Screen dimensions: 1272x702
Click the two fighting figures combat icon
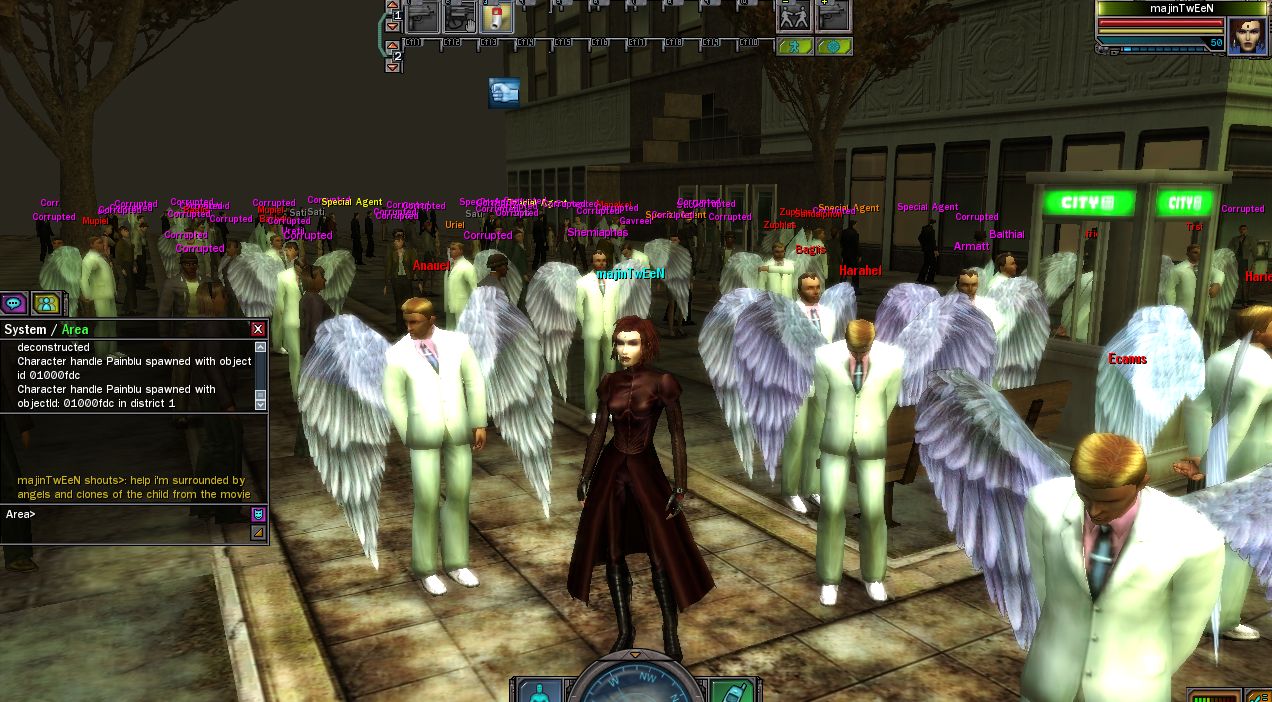click(x=794, y=17)
